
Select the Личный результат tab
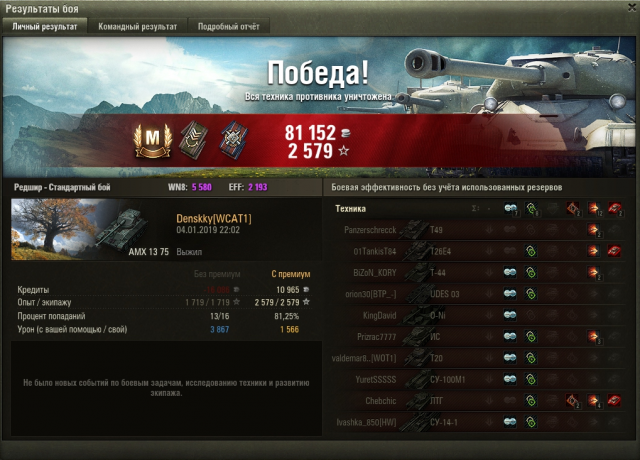pos(44,27)
